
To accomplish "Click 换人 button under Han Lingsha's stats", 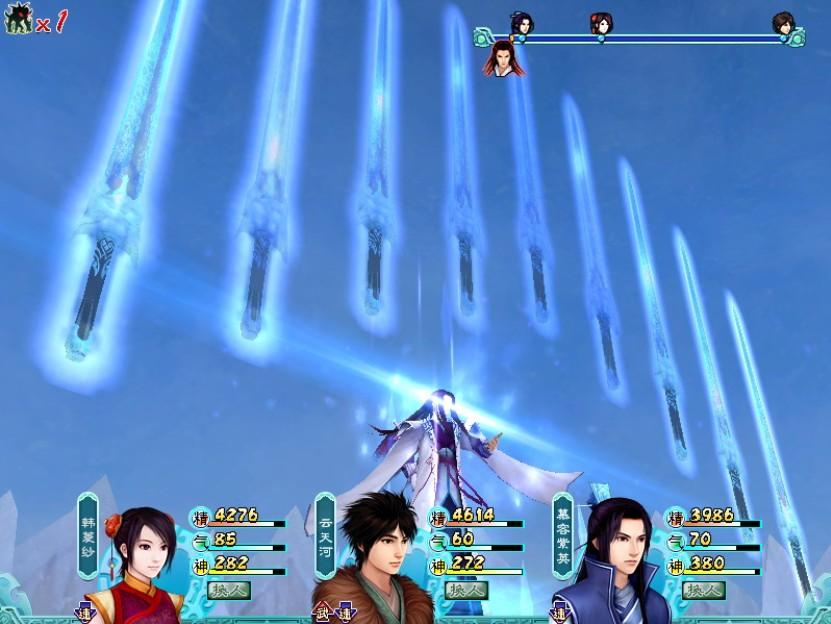I will 228,590.
